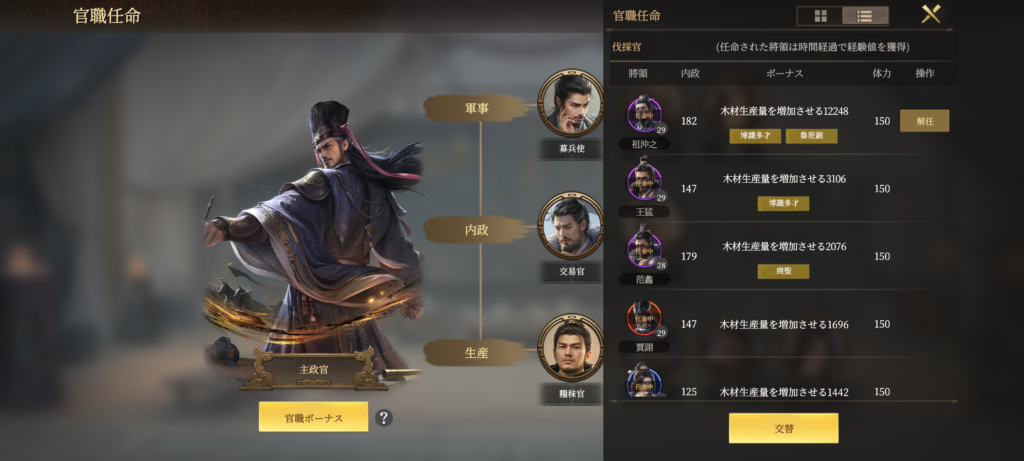Select the 軍事 category label

477,108
